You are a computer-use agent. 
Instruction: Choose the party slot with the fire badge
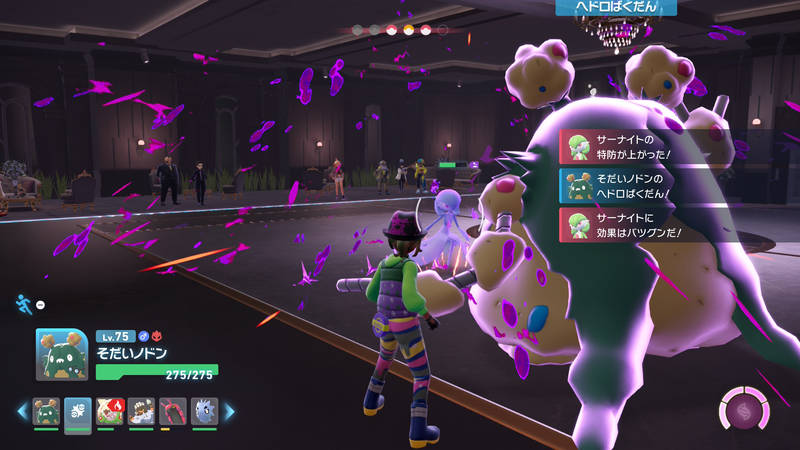pos(110,411)
